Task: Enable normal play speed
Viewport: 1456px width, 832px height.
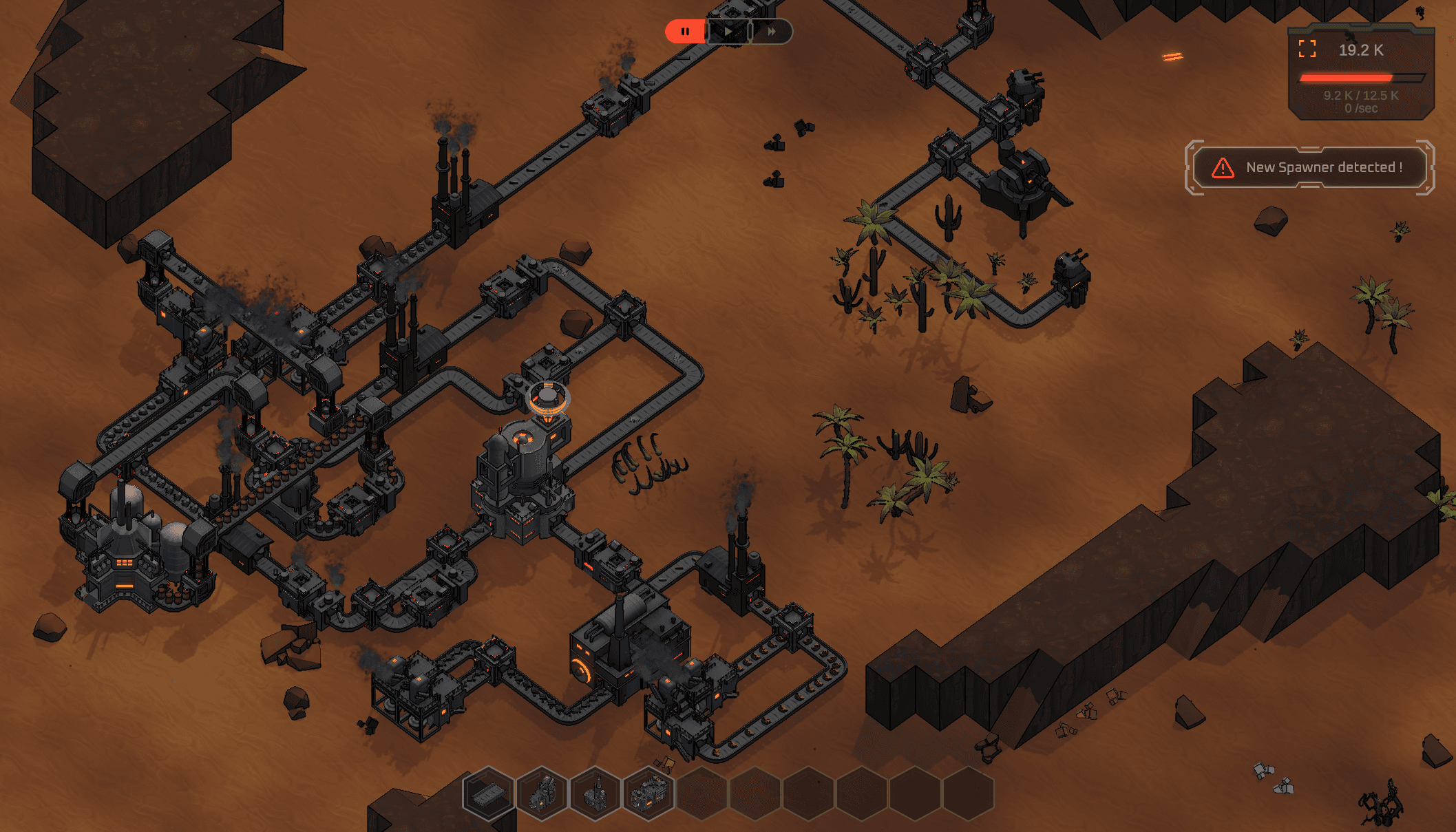Action: click(x=728, y=31)
